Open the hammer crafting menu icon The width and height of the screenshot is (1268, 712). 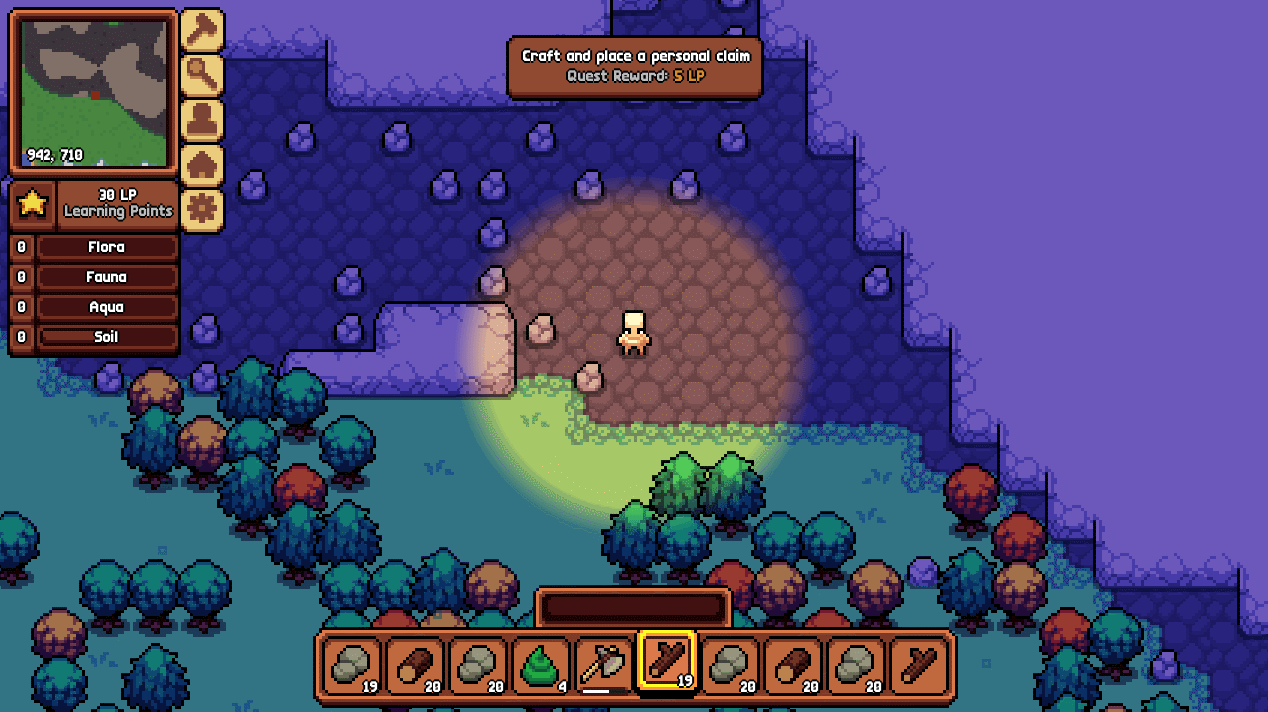201,31
